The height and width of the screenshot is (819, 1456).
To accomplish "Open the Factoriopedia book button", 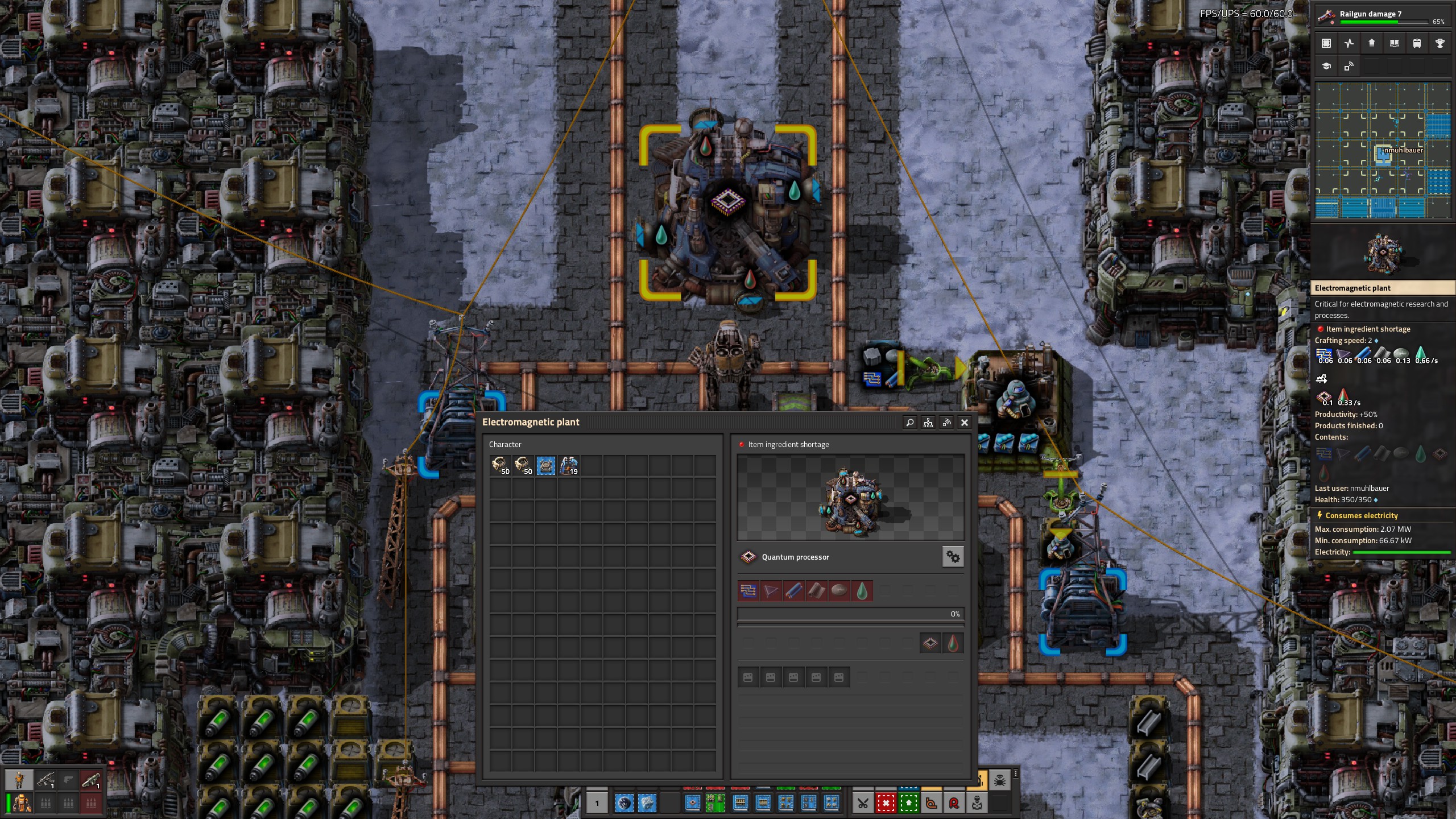I will coord(1394,43).
